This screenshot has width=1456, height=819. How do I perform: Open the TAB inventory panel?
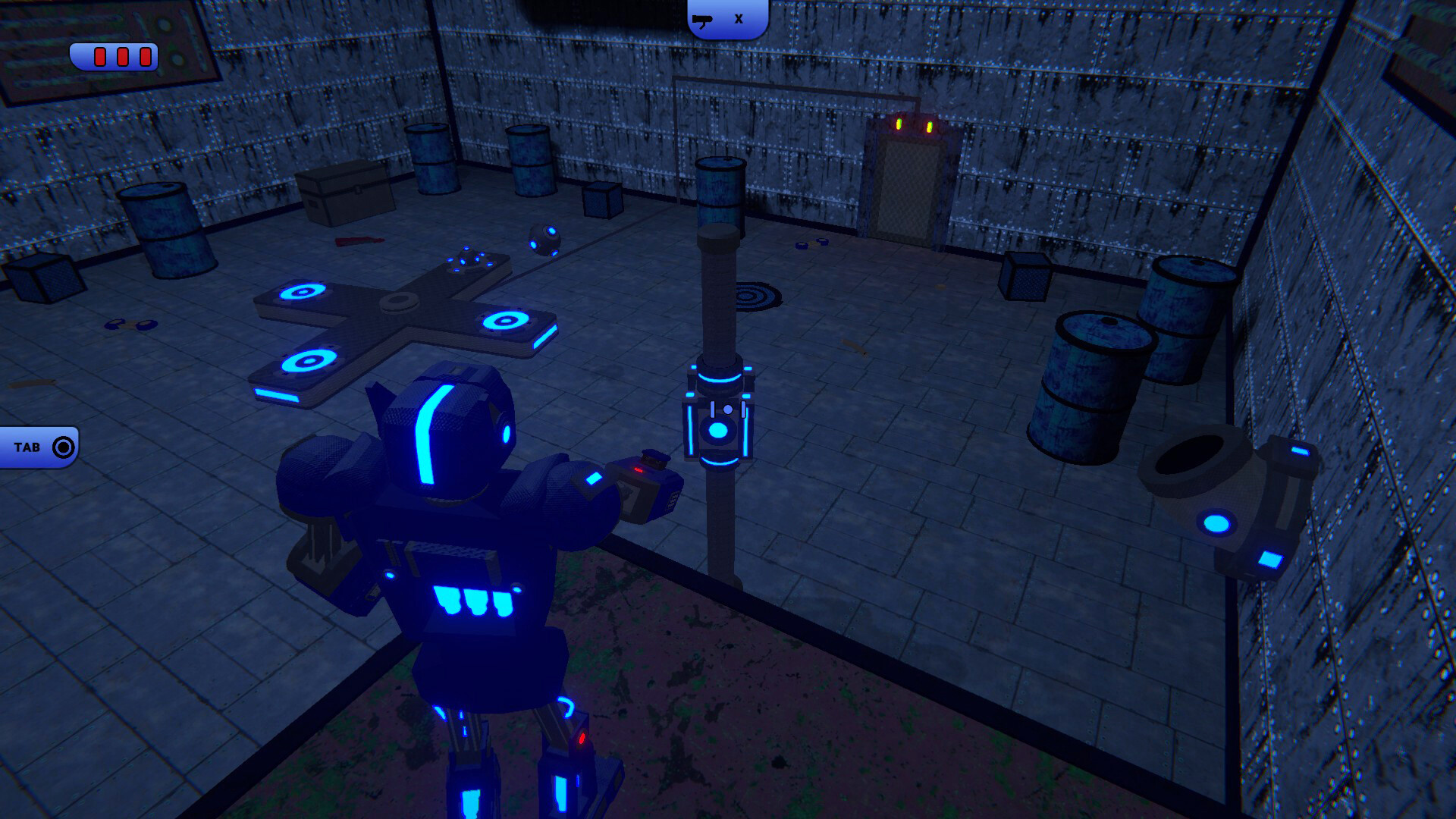[x=38, y=446]
